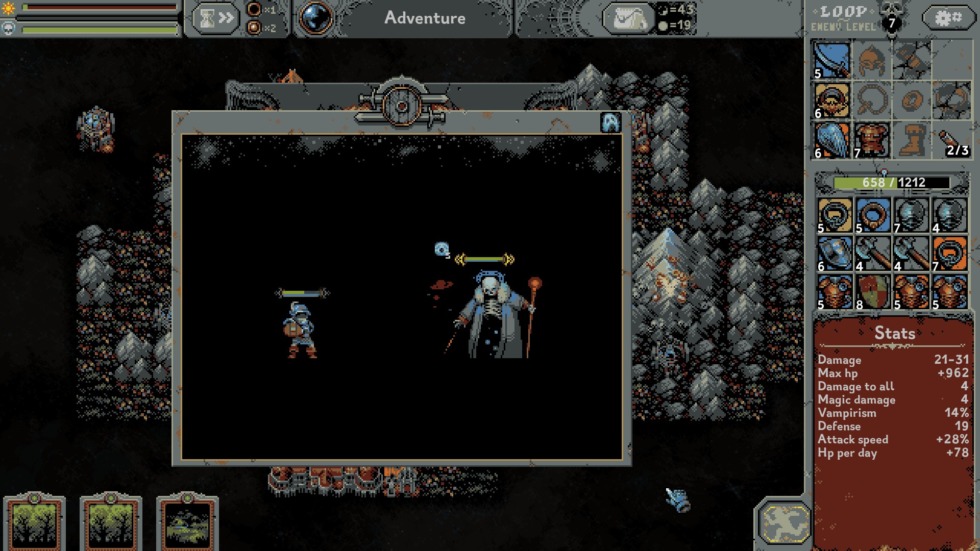This screenshot has width=980, height=551.
Task: Click the square button left of Stats panel
Action: coord(783,523)
